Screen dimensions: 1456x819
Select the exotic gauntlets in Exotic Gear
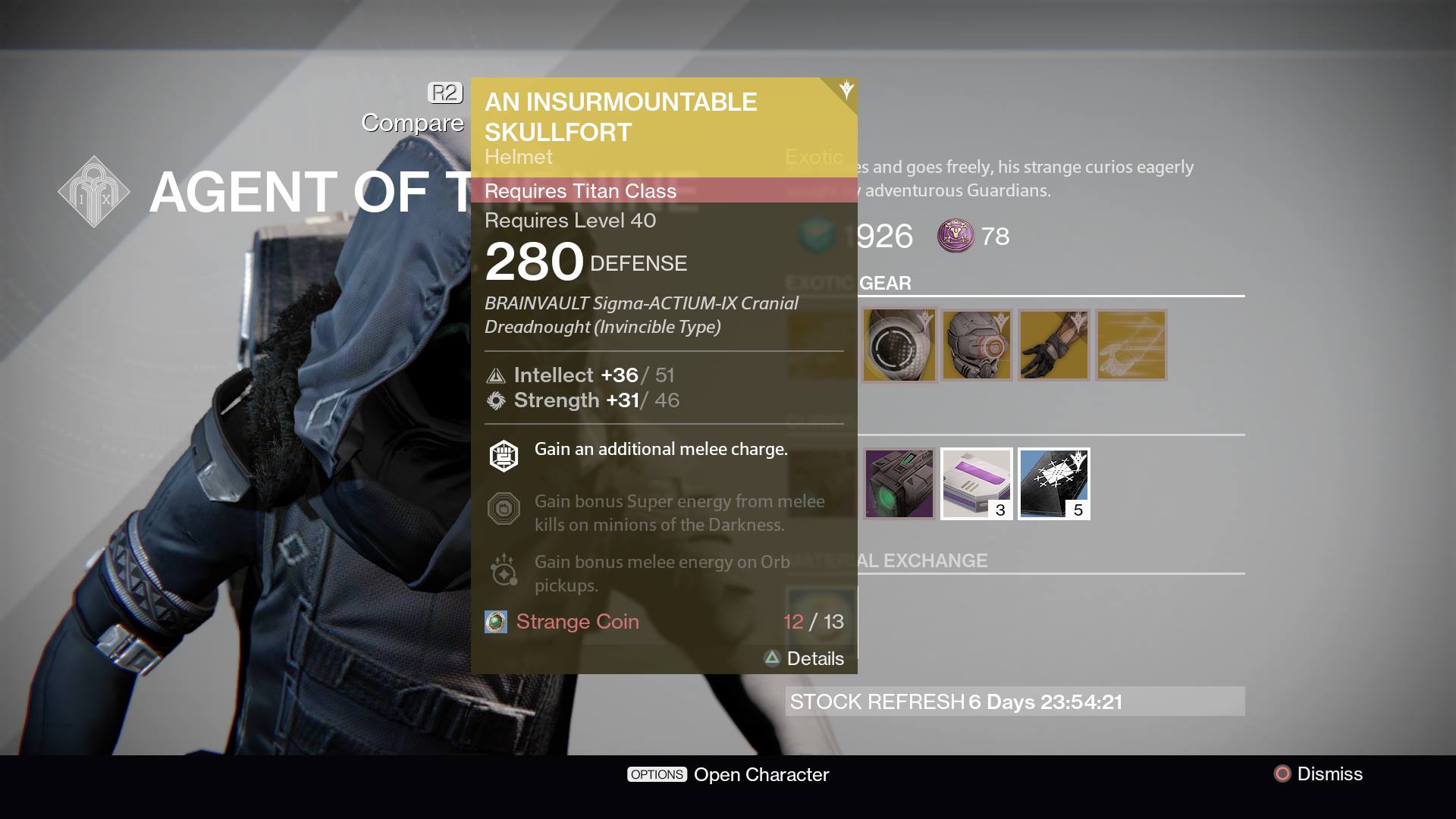1054,345
